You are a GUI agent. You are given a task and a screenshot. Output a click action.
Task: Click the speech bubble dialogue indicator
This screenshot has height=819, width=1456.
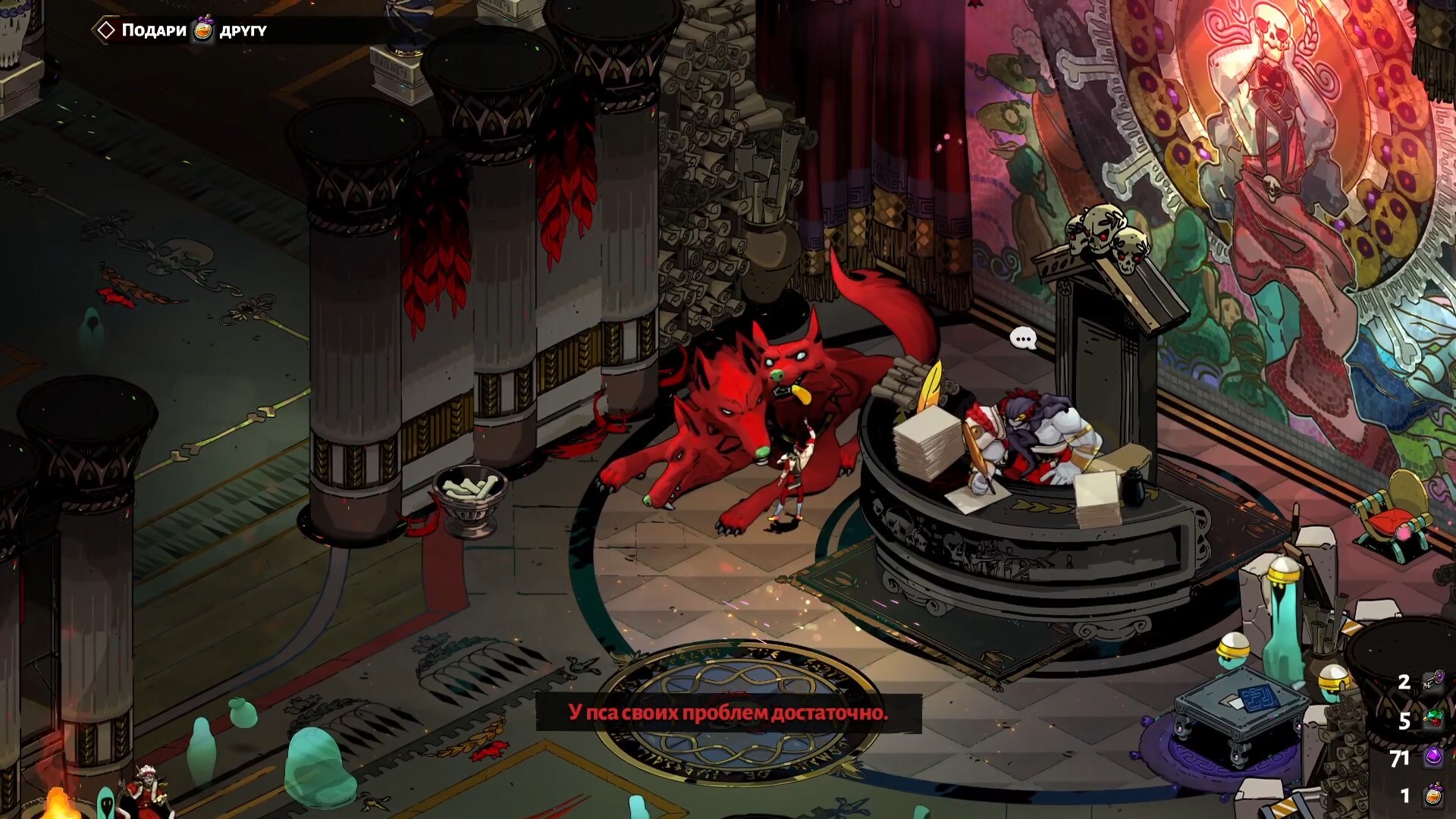tap(1024, 338)
